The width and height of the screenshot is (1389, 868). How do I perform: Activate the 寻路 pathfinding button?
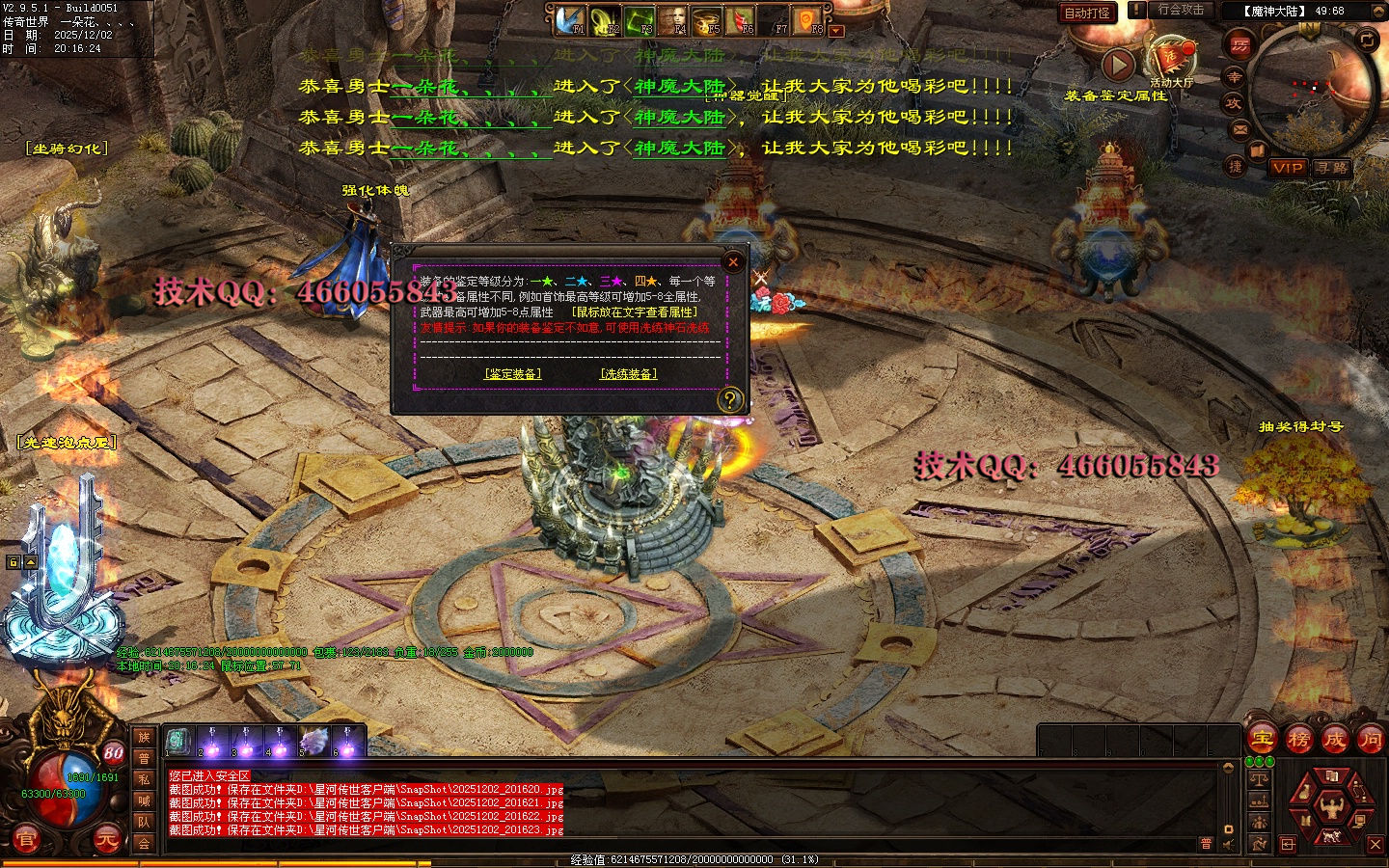1331,168
